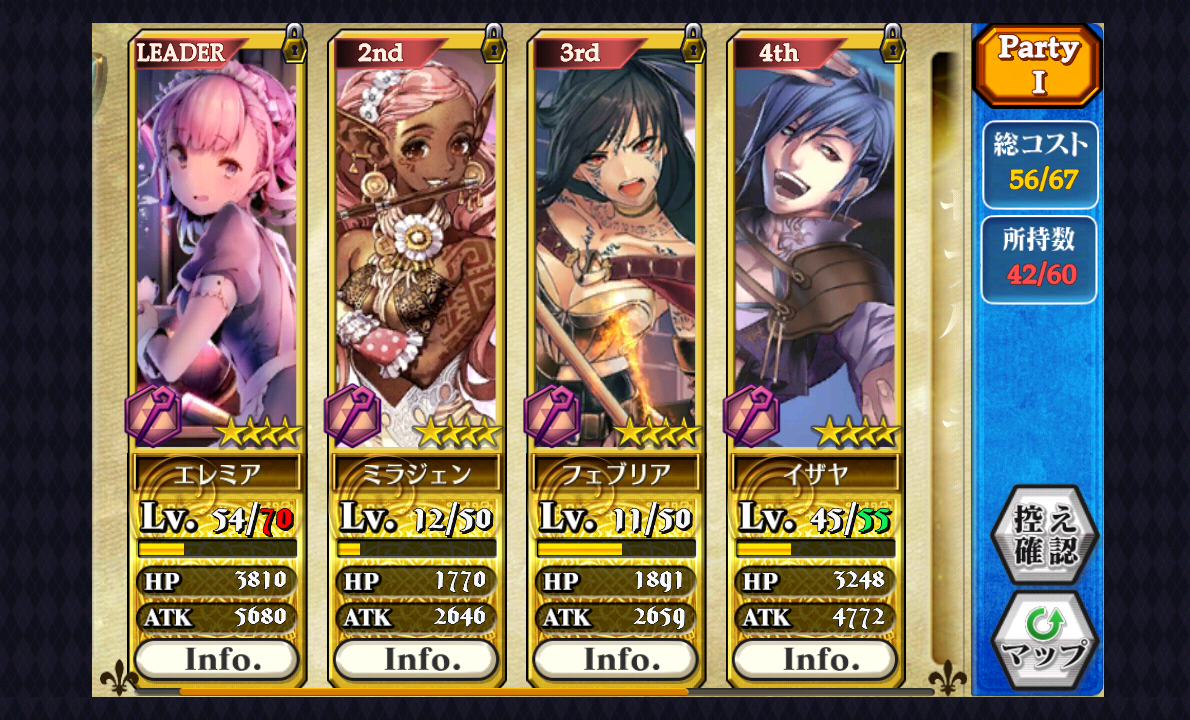
Task: Toggle the lock on the 3rd card
Action: coord(693,42)
